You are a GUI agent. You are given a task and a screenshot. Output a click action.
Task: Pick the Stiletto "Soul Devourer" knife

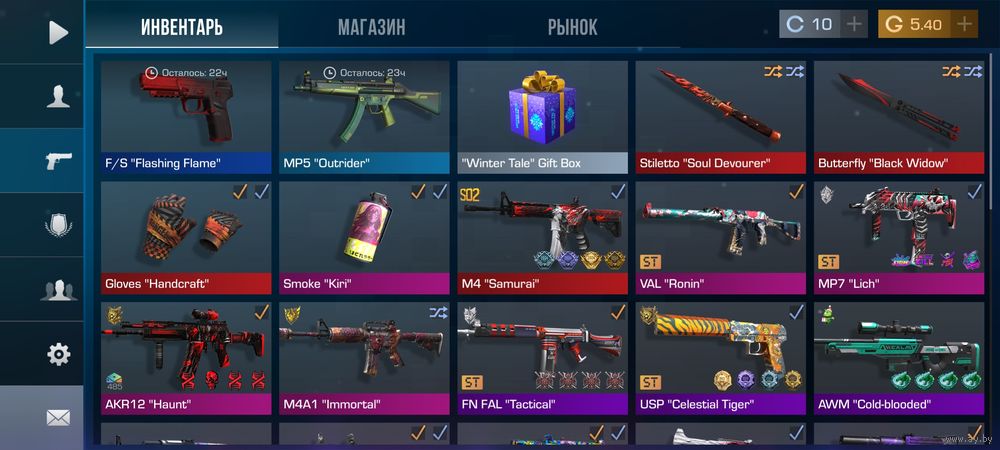click(x=720, y=115)
